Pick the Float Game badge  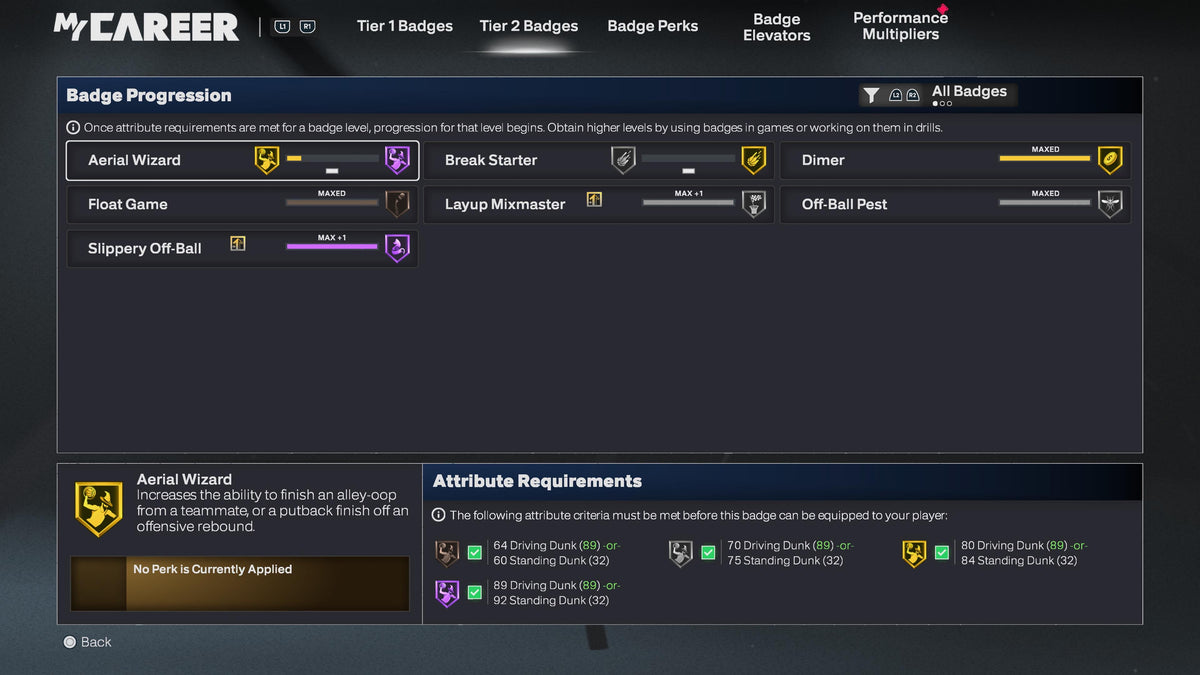tap(241, 204)
